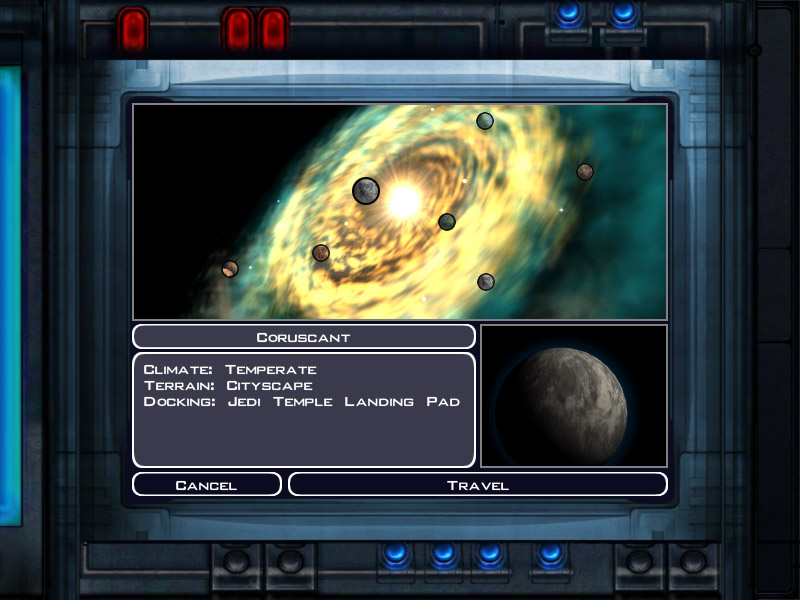800x600 pixels.
Task: Choose the brown planet over the teal nebula
Action: click(x=585, y=172)
